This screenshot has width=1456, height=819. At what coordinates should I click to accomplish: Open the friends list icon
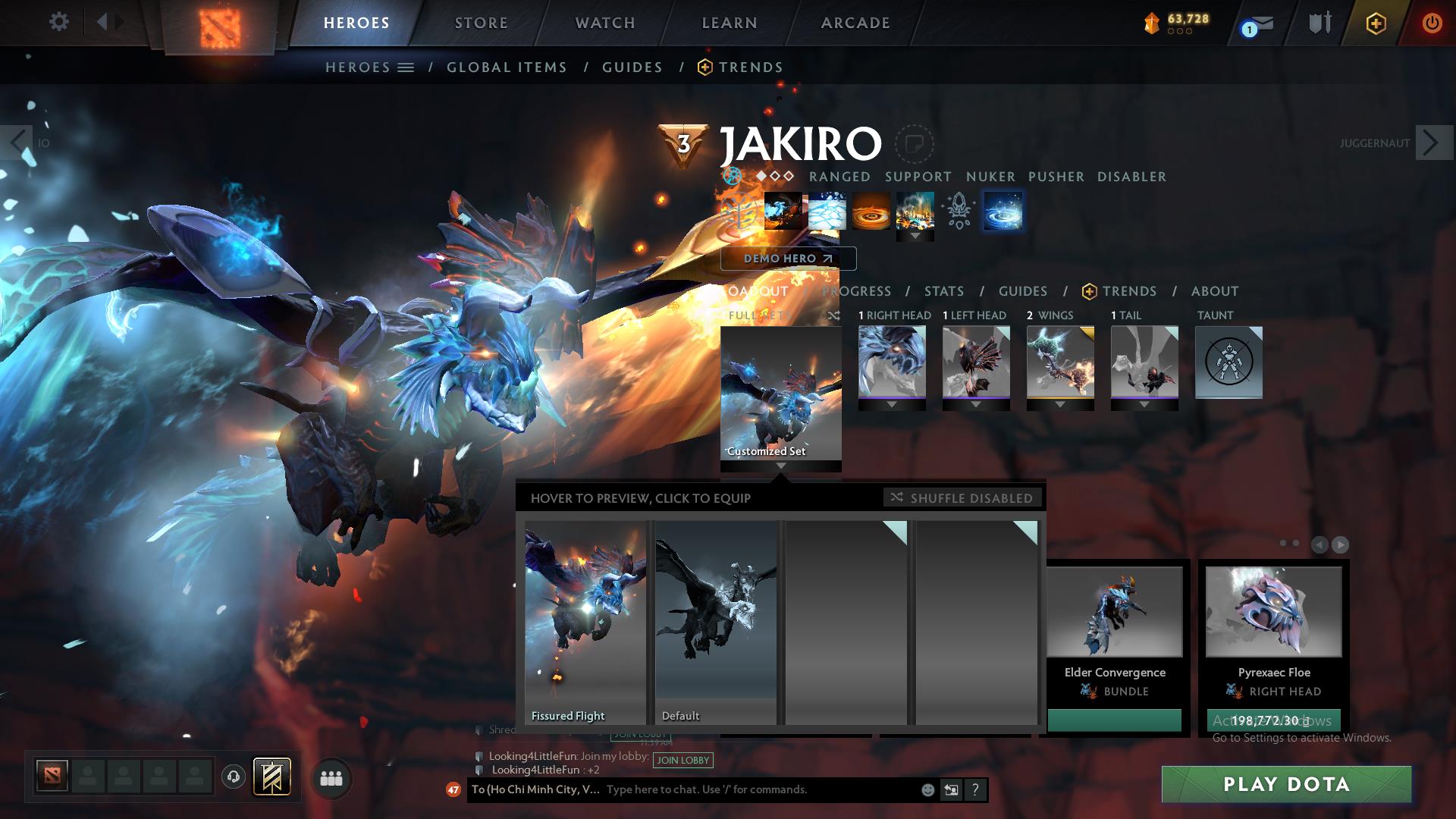click(x=330, y=778)
